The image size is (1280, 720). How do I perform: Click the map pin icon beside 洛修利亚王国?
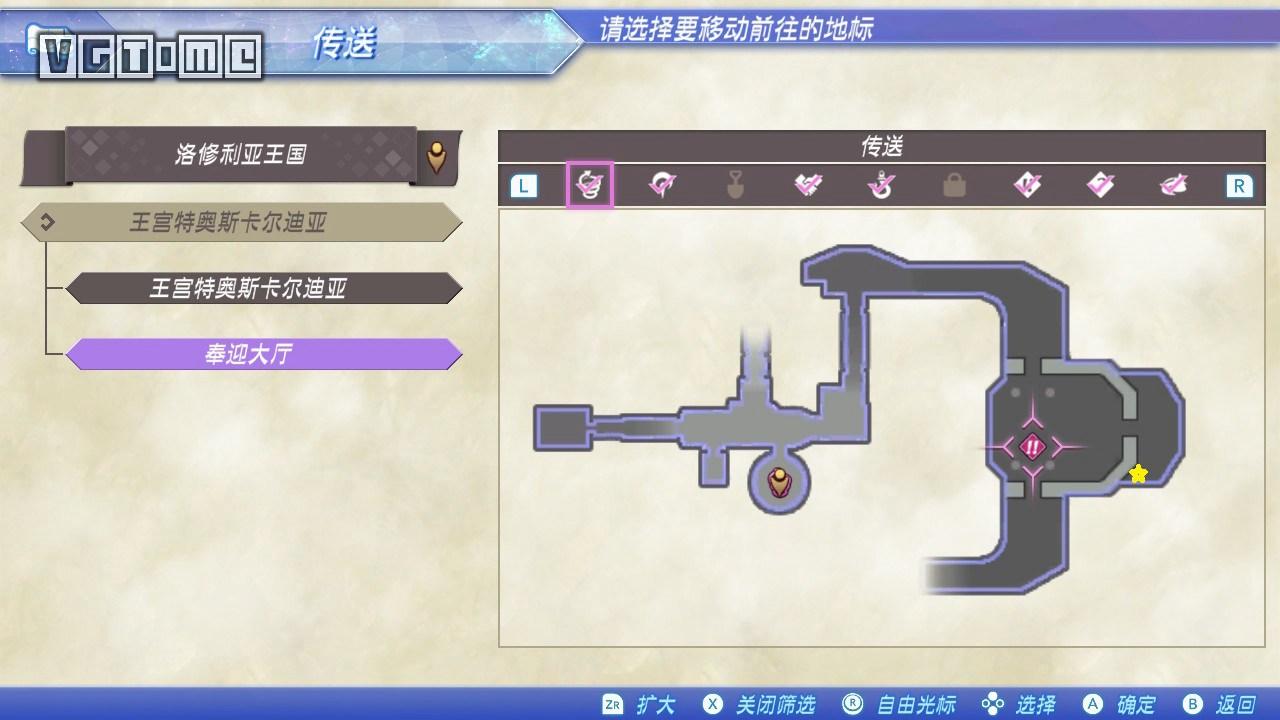click(x=437, y=155)
